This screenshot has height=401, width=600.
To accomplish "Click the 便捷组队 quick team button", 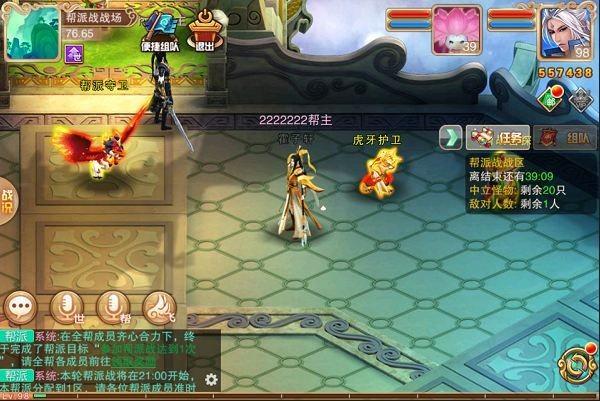I will click(161, 32).
